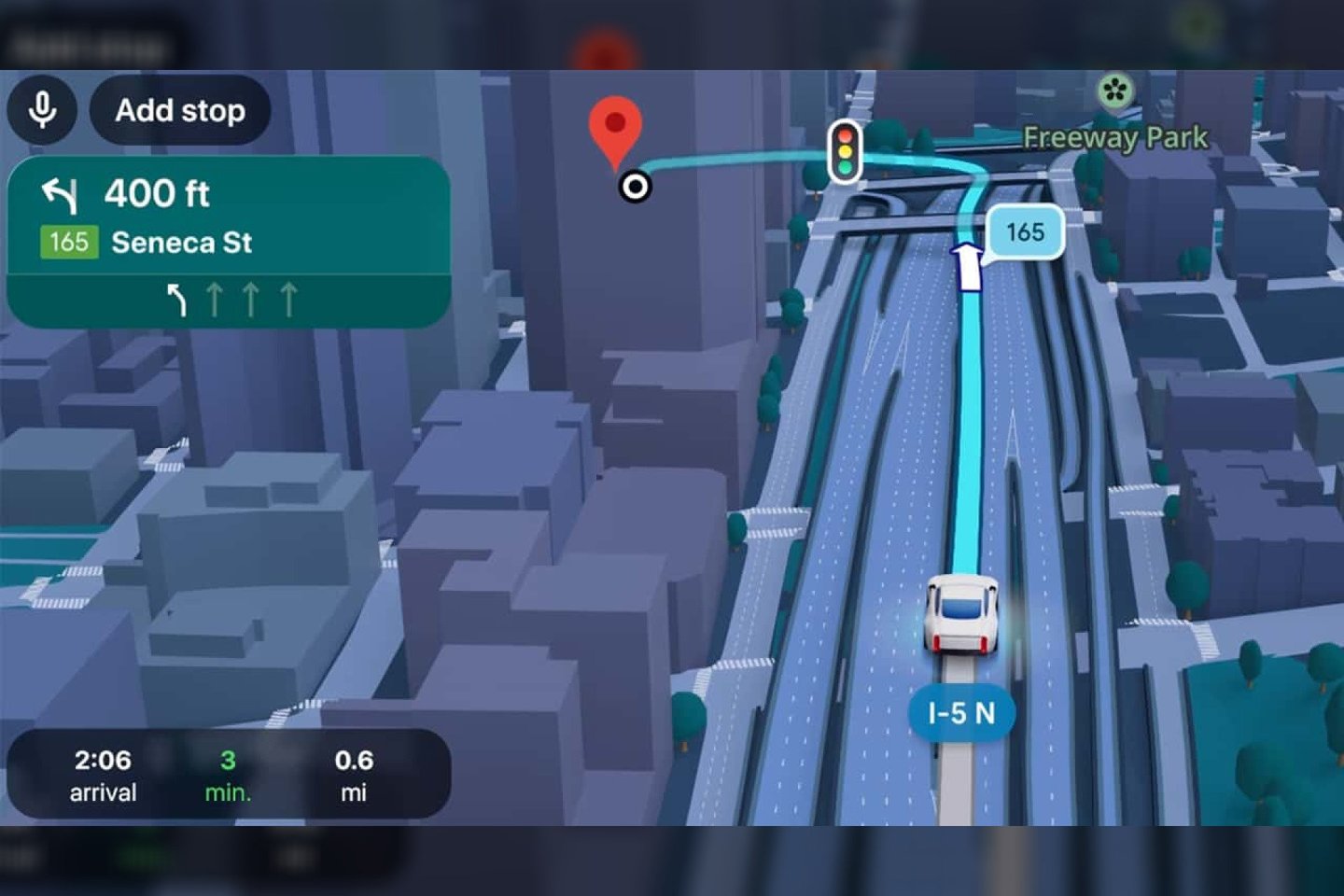Screen dimensions: 1344x896
Task: Tap the exit 165 map label
Action: click(x=1025, y=231)
